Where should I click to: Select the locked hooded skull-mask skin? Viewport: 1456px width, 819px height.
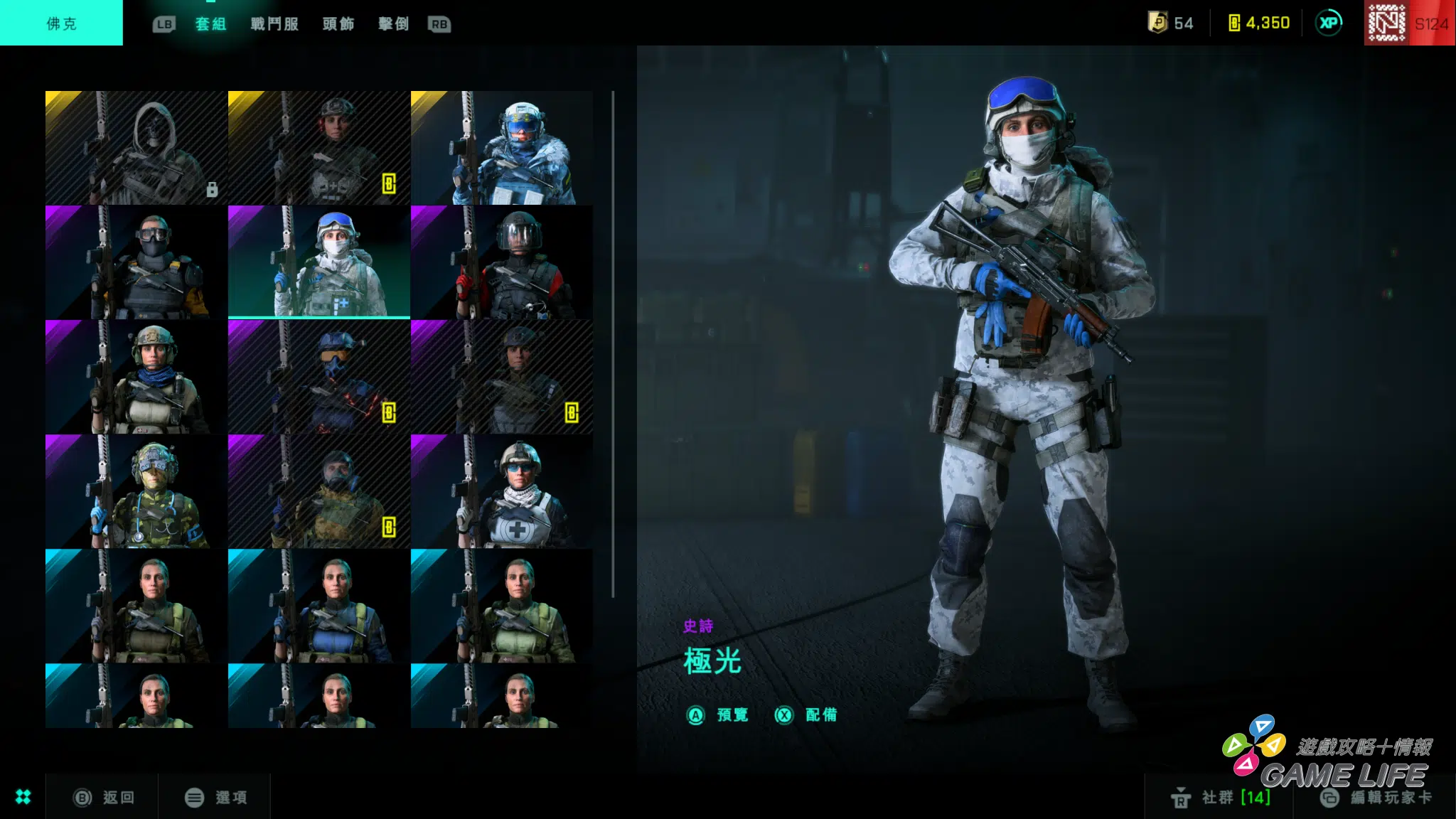point(136,148)
